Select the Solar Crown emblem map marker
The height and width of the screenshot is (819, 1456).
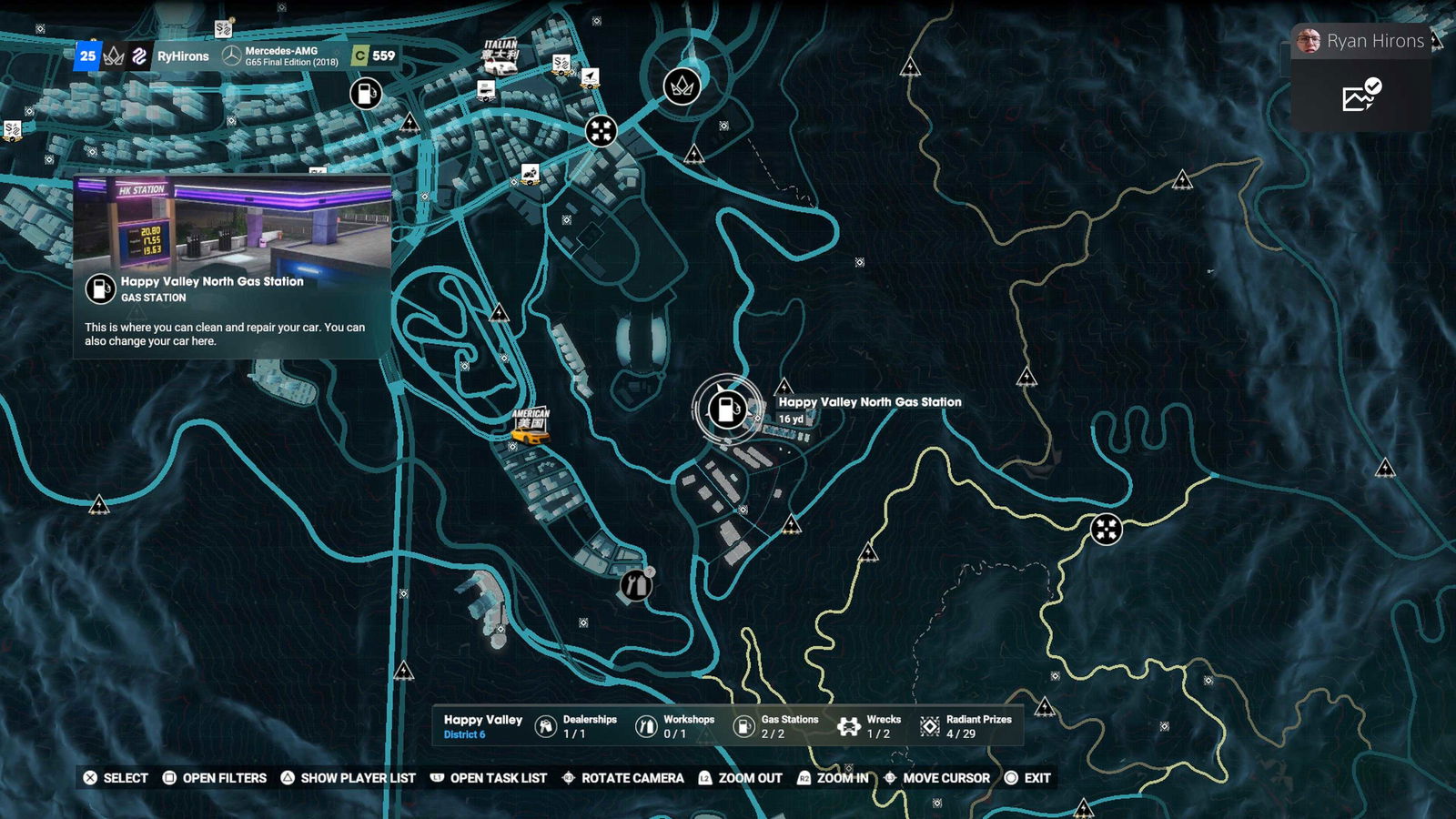[x=682, y=86]
